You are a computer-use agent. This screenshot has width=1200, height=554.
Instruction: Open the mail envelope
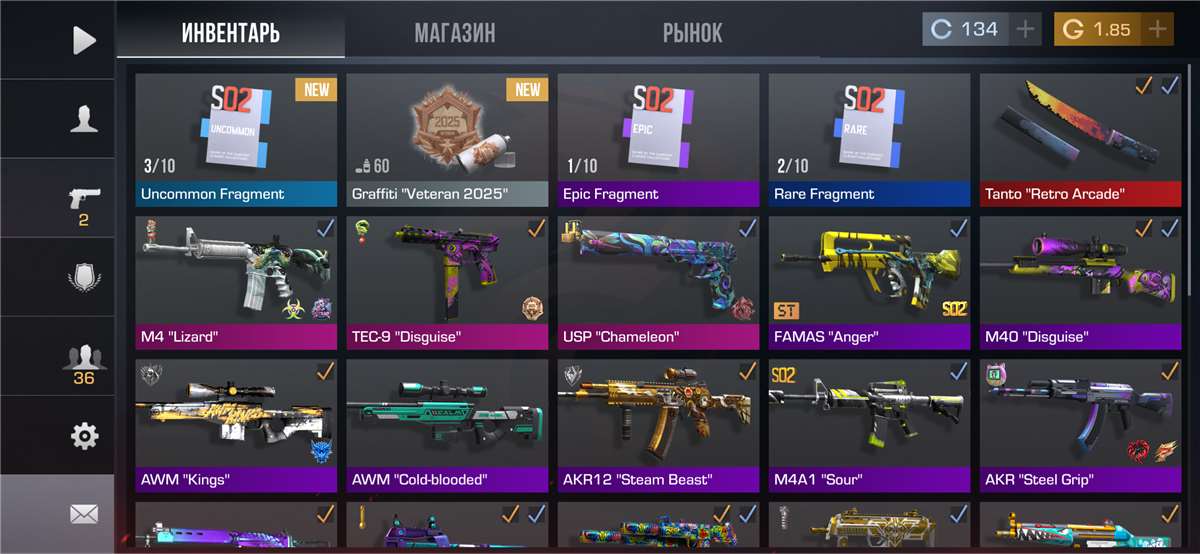click(x=84, y=514)
